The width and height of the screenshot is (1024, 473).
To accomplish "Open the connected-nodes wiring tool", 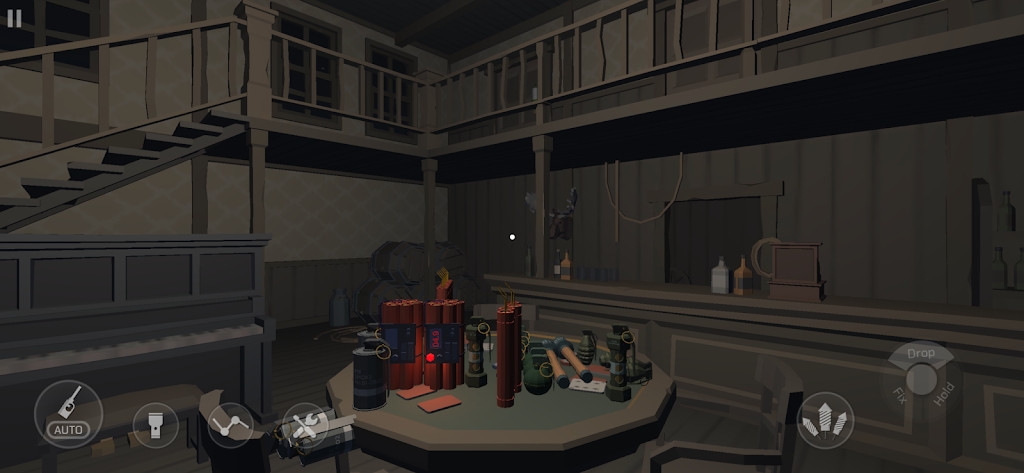I will pos(231,425).
